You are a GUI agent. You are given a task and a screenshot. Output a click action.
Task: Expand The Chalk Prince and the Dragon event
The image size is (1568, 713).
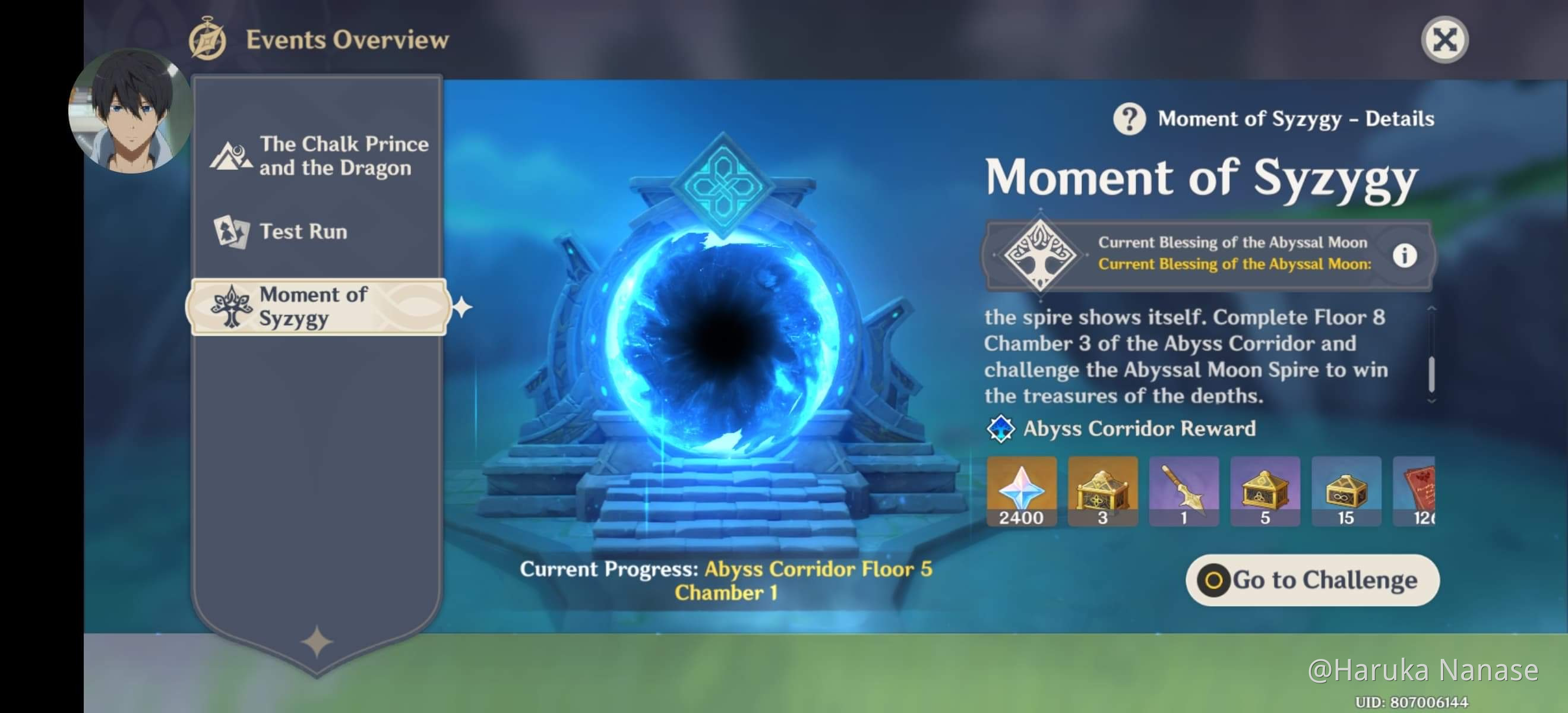(x=320, y=156)
